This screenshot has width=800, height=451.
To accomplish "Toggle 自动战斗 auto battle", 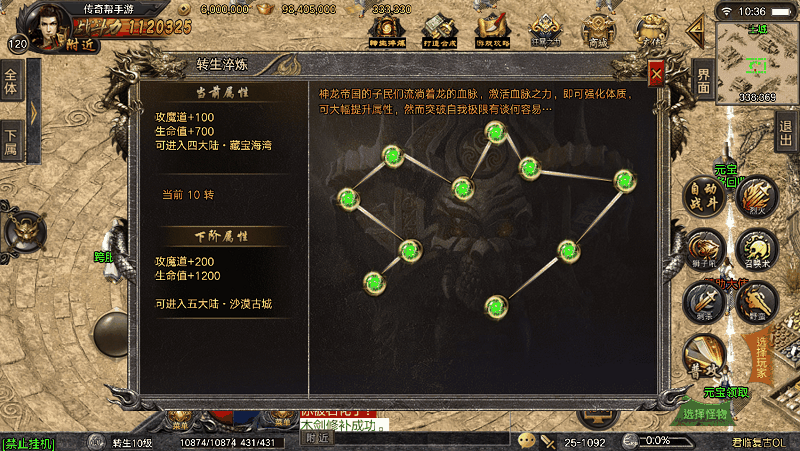I will click(706, 194).
